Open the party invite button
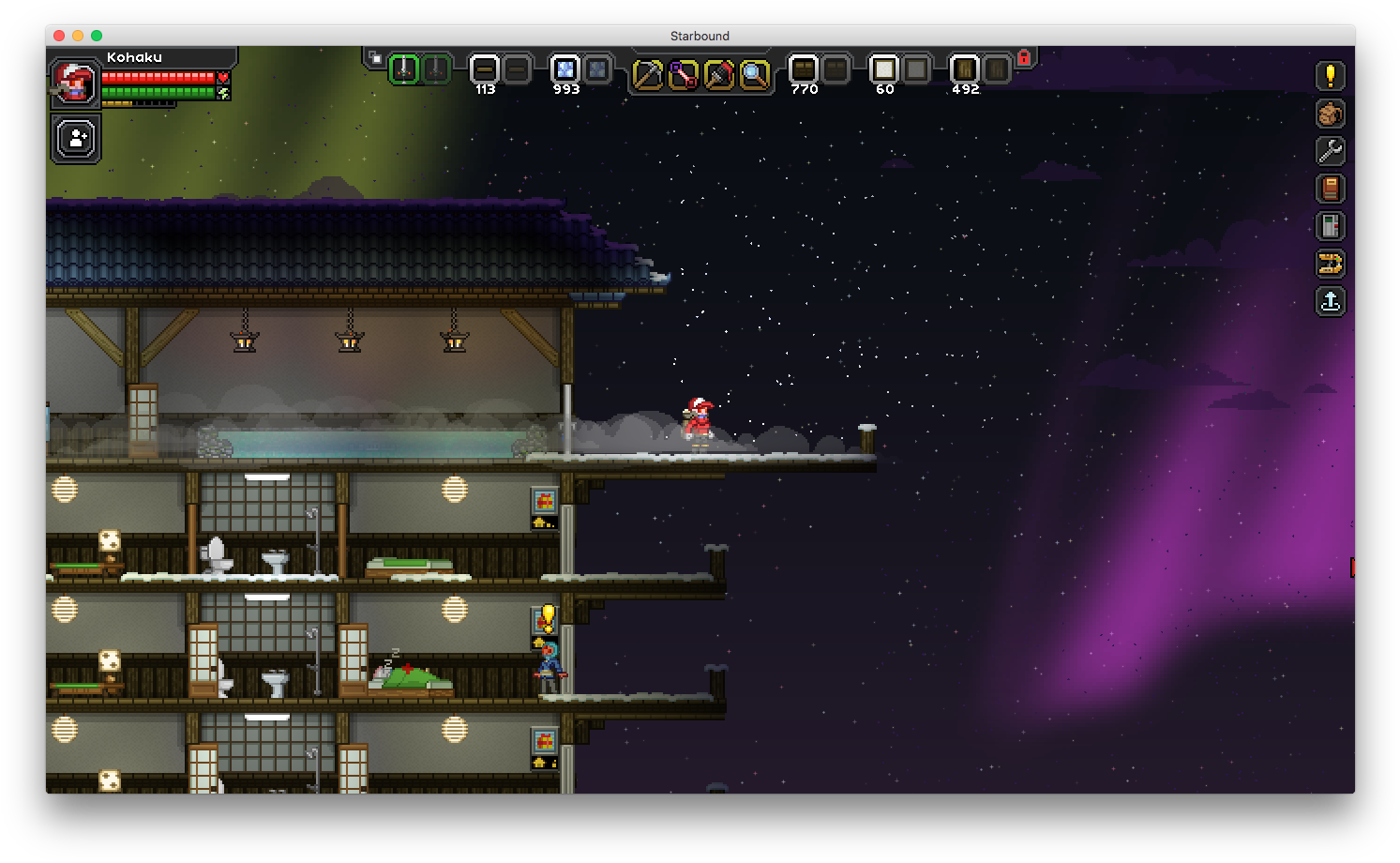Viewport: 1400px width, 863px height. coord(76,139)
